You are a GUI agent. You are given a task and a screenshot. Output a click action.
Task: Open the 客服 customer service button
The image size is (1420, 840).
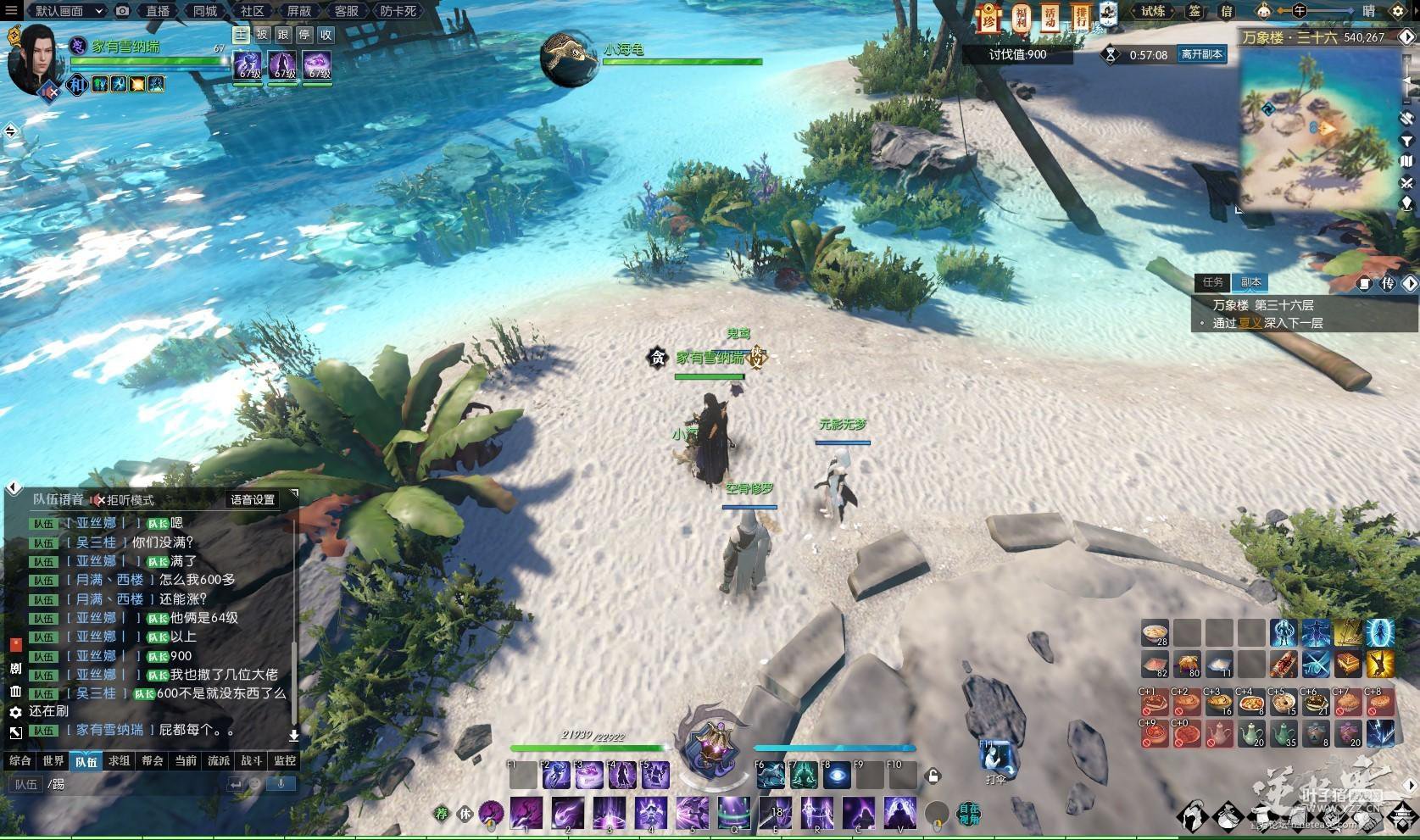346,11
